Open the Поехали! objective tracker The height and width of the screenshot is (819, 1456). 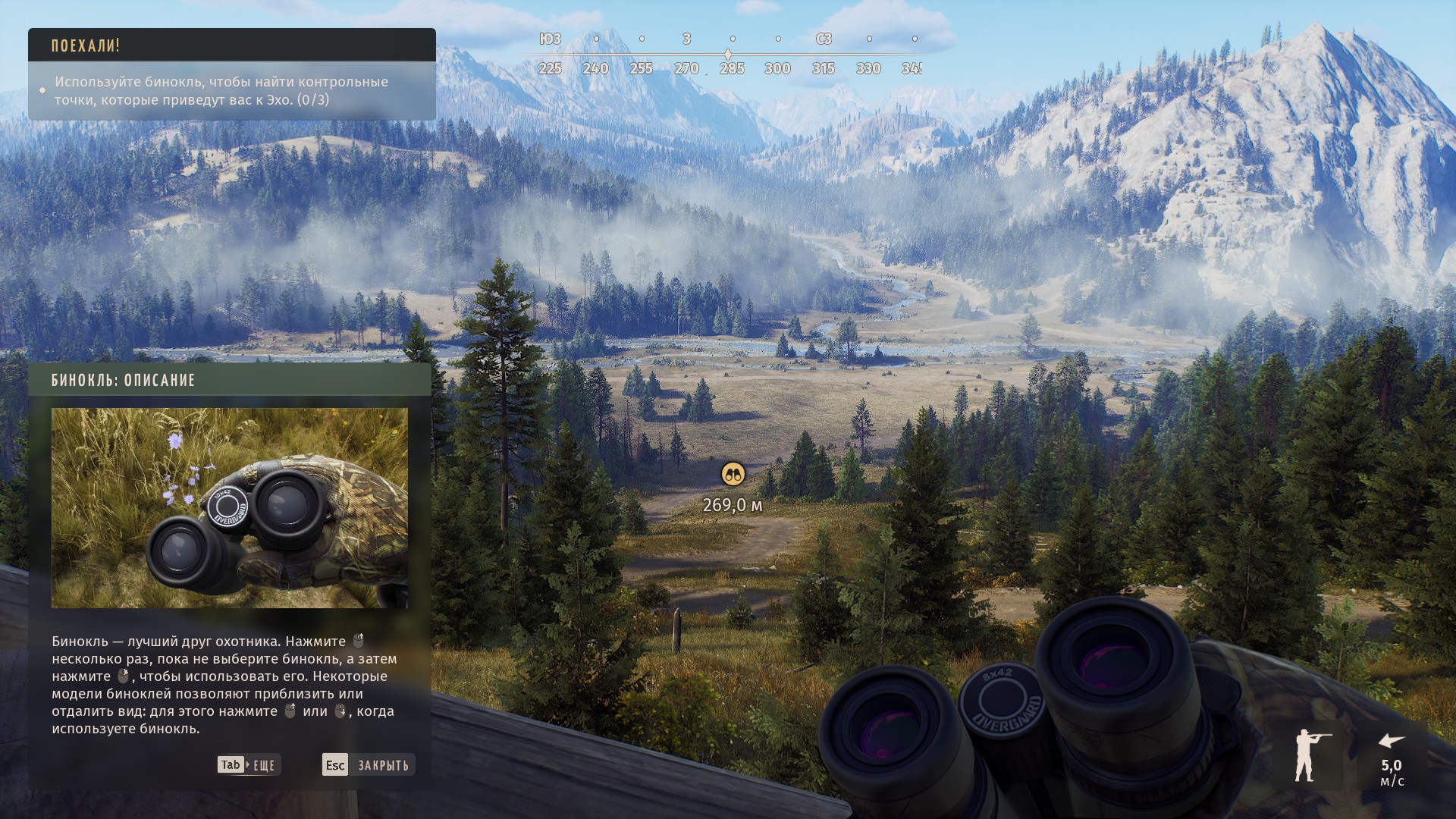pos(231,45)
